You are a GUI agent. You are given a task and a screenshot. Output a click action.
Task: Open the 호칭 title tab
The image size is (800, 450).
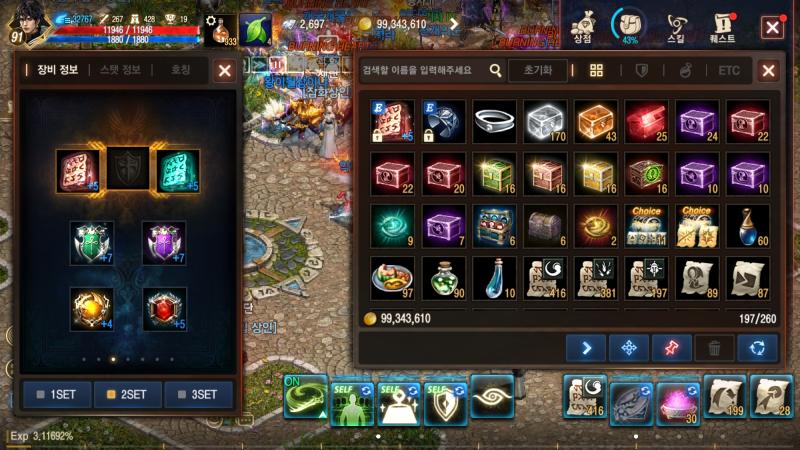tap(180, 70)
